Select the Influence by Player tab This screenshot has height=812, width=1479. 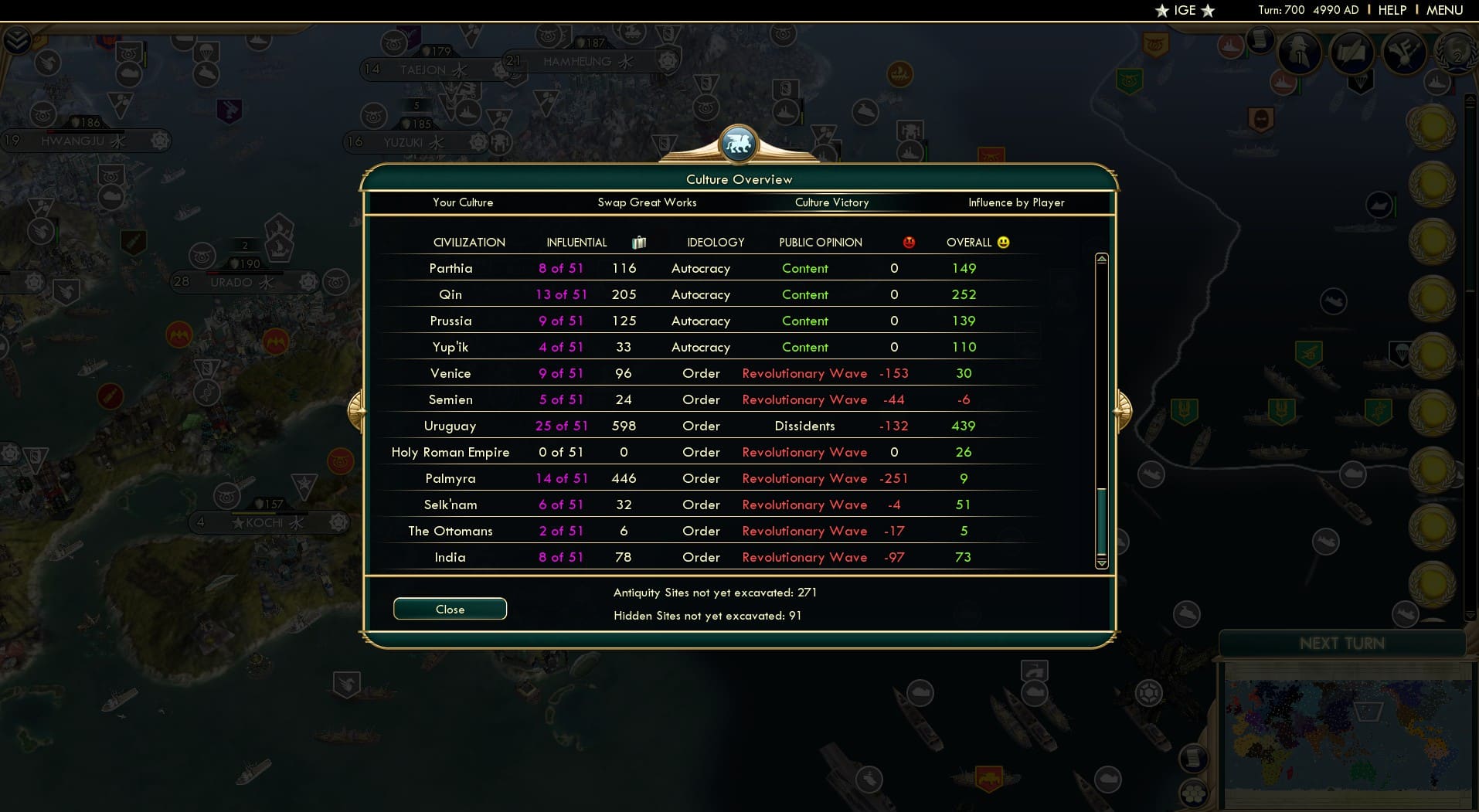point(1015,202)
